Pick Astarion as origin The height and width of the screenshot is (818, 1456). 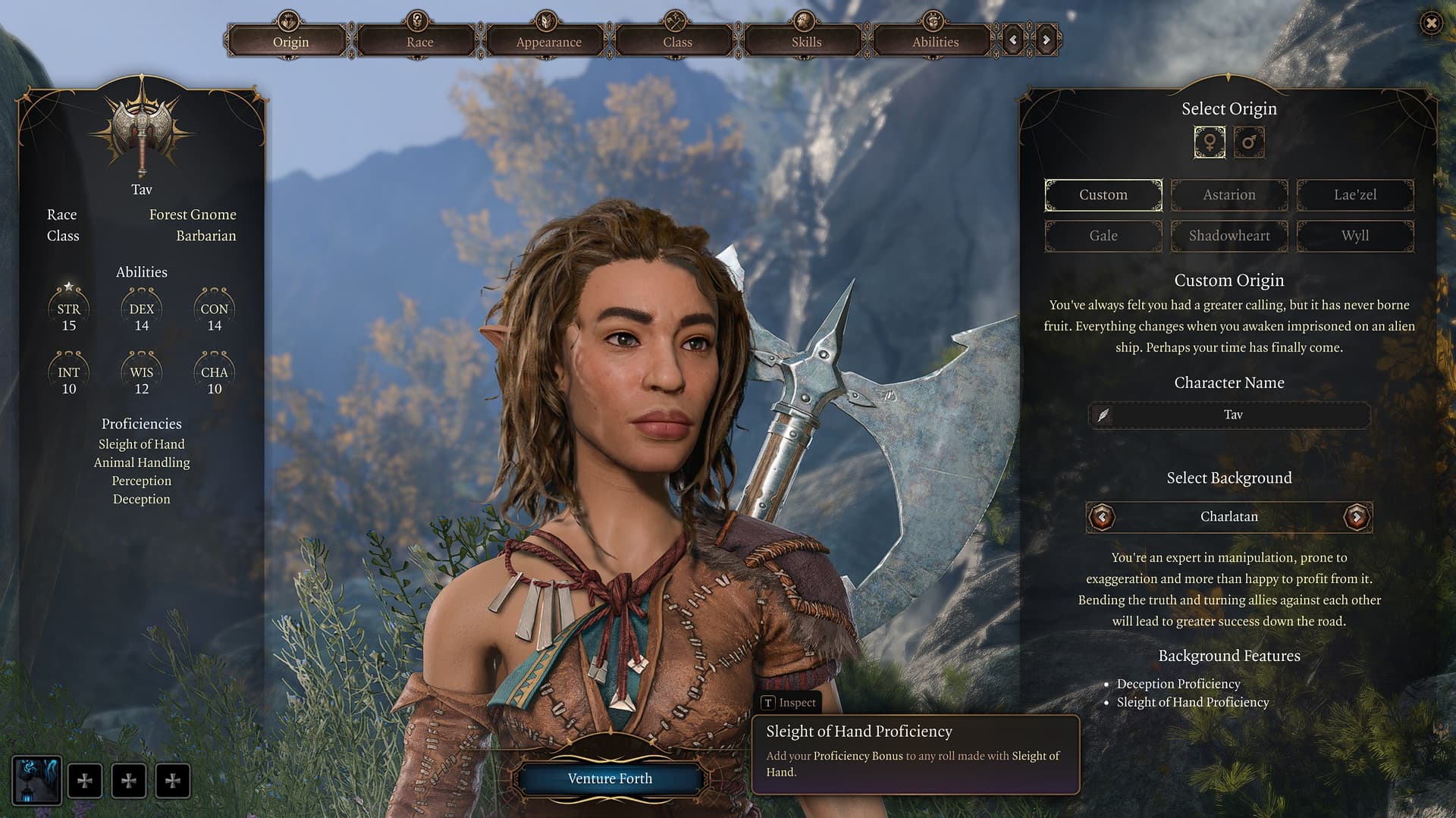tap(1229, 195)
